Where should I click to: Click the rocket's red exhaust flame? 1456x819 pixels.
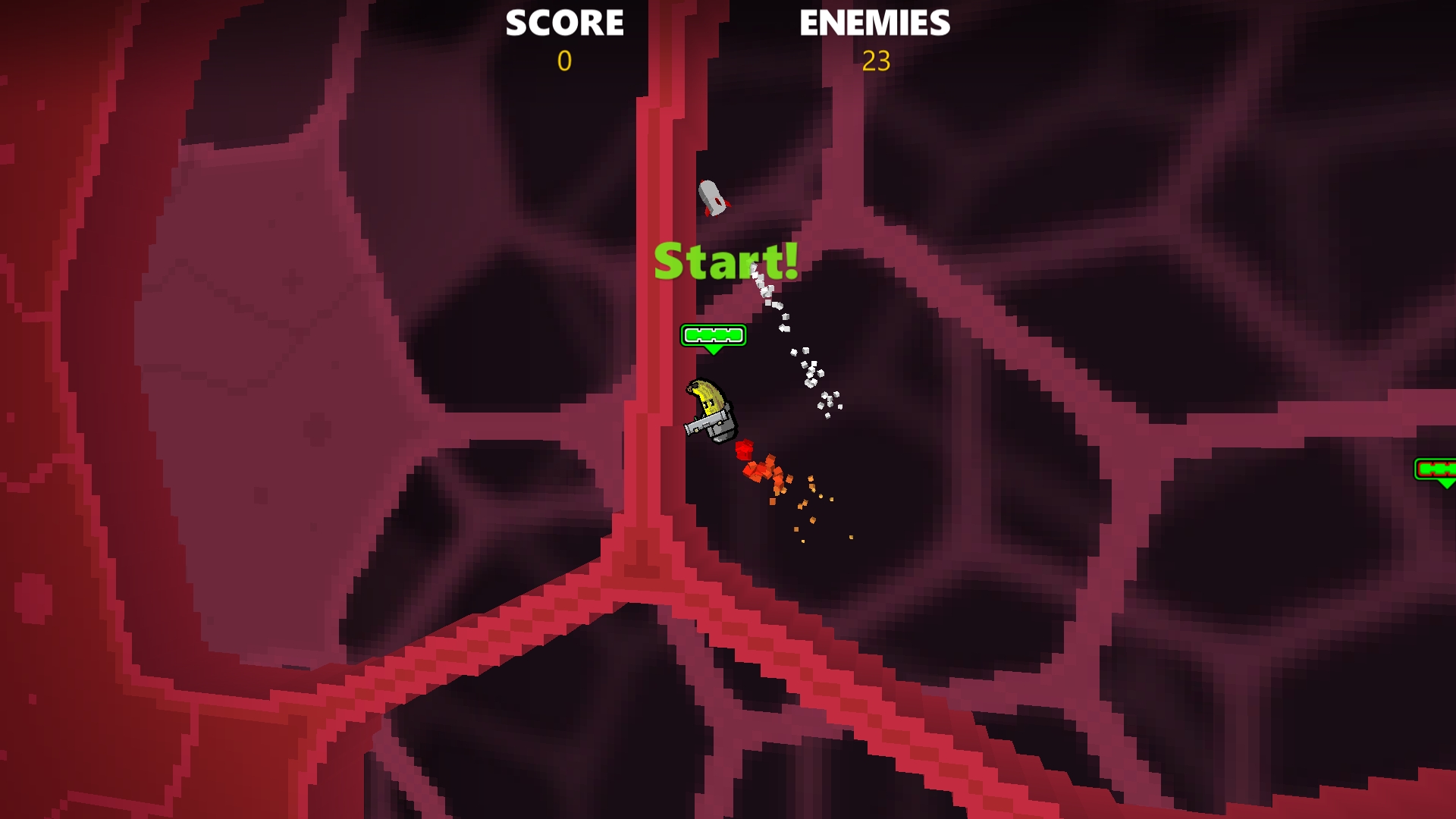(x=707, y=212)
